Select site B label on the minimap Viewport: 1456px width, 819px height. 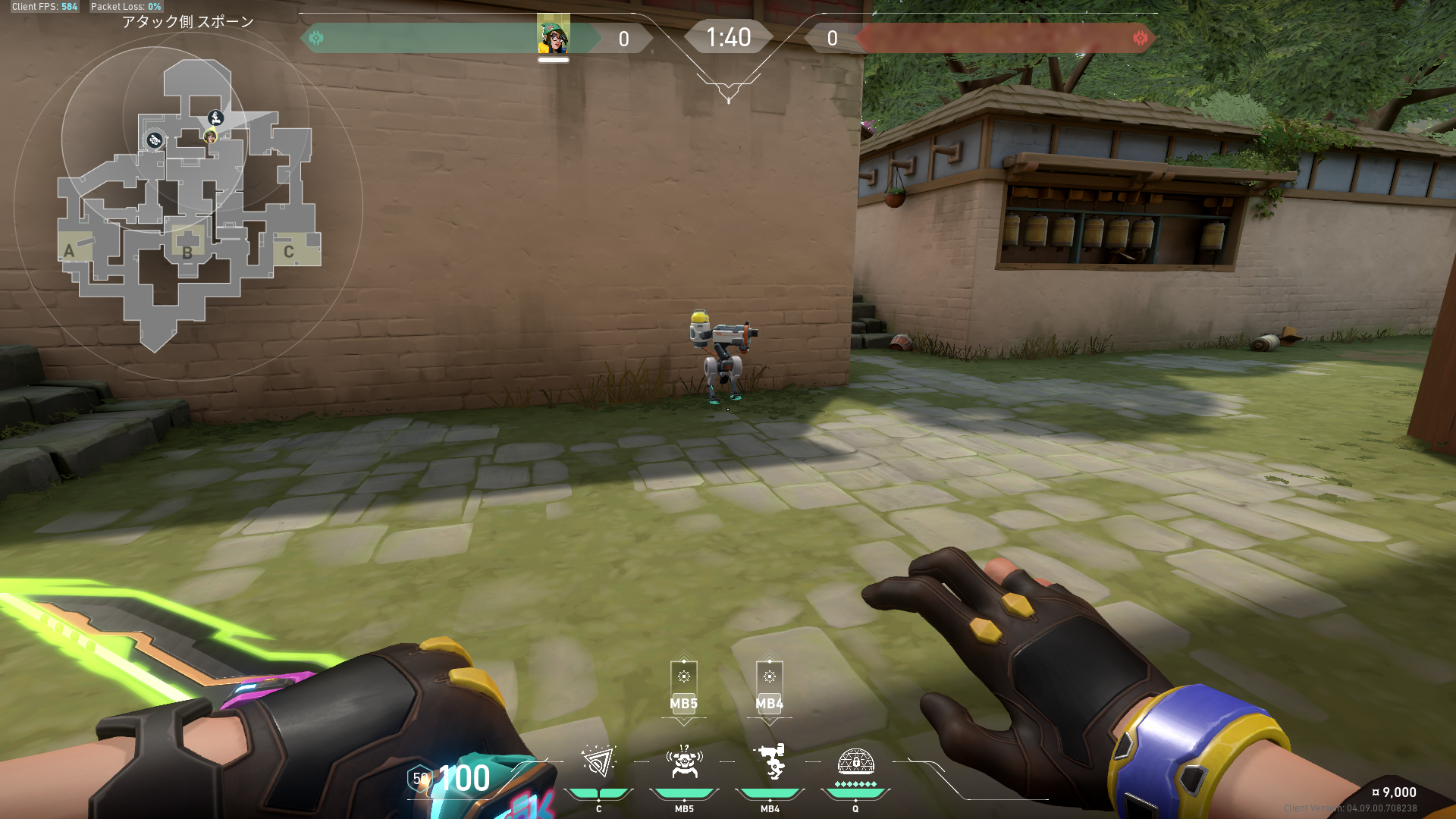click(x=187, y=253)
